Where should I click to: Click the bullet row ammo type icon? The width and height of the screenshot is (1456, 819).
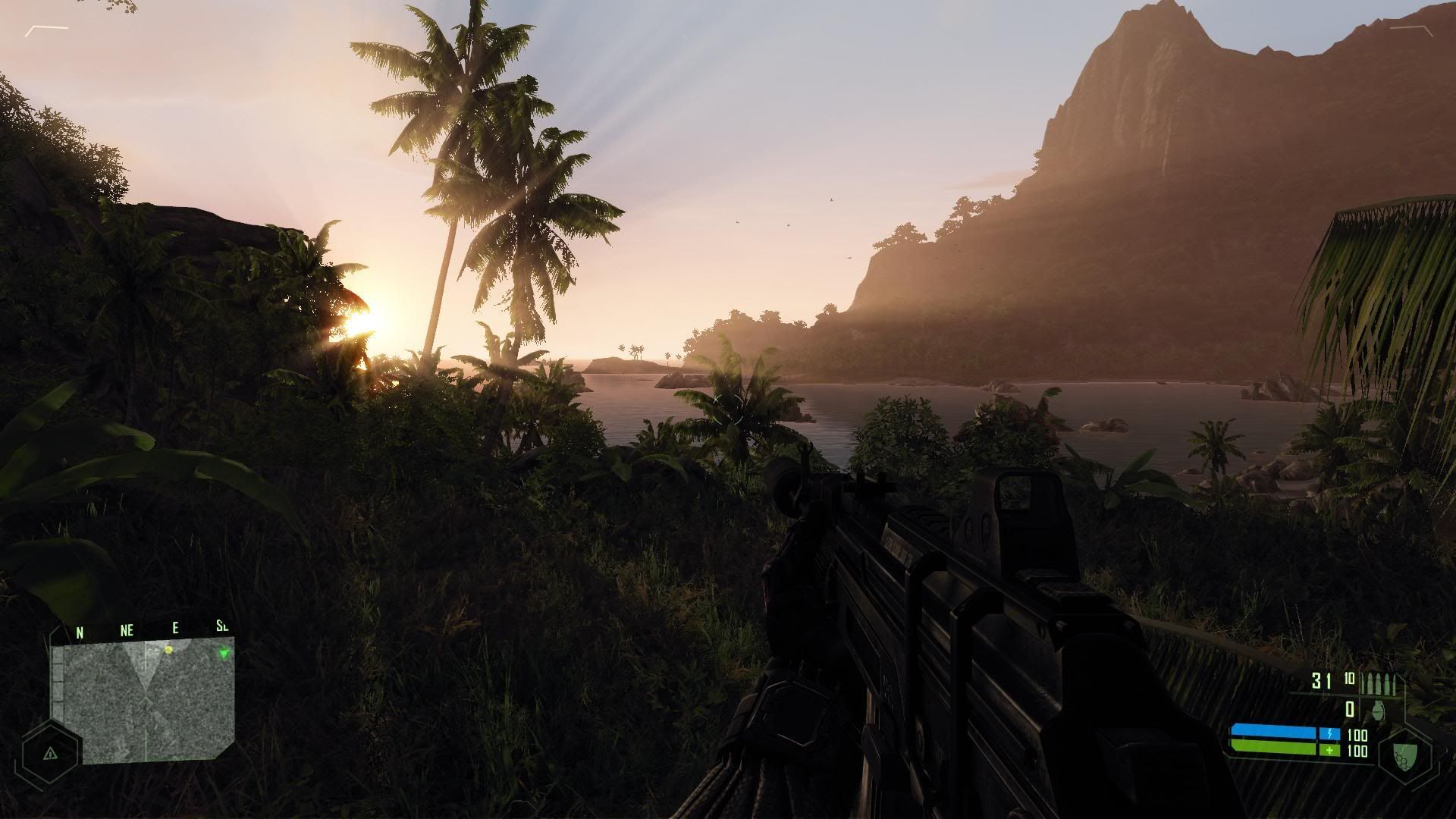(x=1377, y=682)
